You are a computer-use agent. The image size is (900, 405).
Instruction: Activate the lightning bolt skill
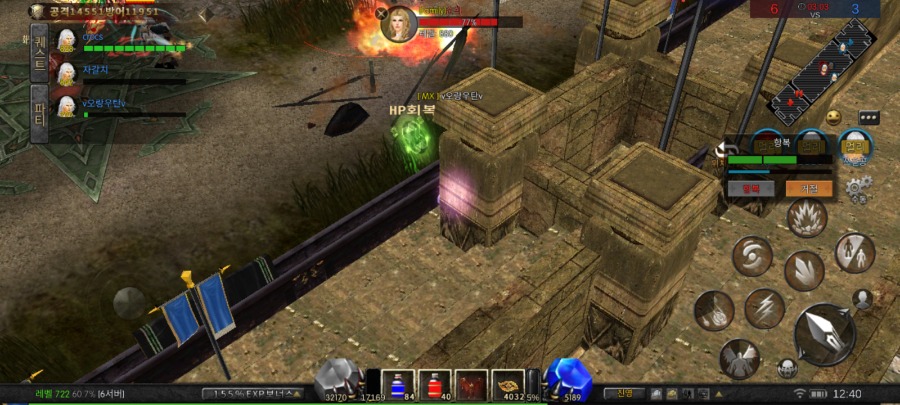pyautogui.click(x=763, y=308)
